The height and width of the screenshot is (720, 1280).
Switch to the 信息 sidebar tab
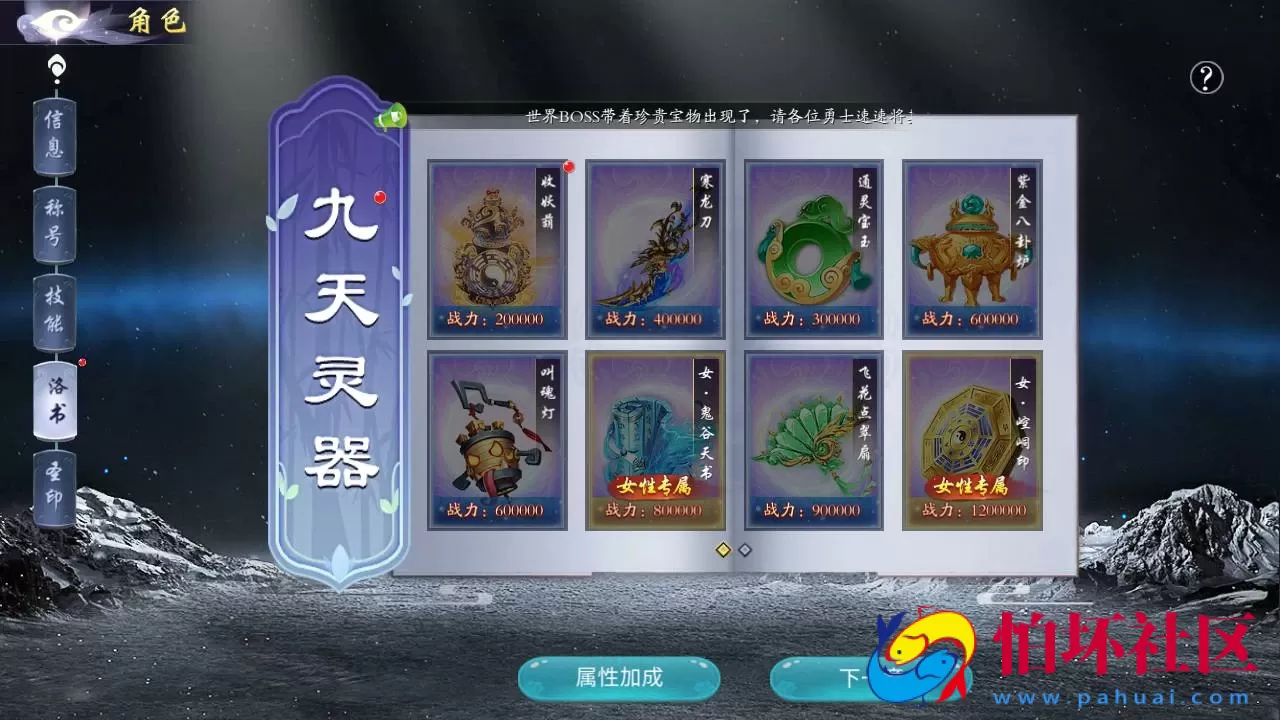coord(54,136)
